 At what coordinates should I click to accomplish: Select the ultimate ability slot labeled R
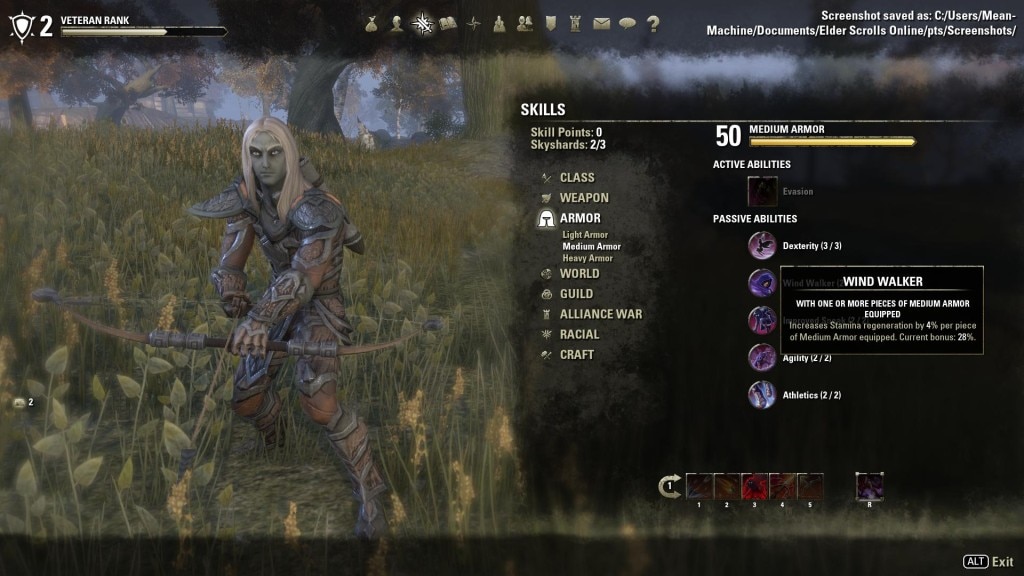click(869, 487)
